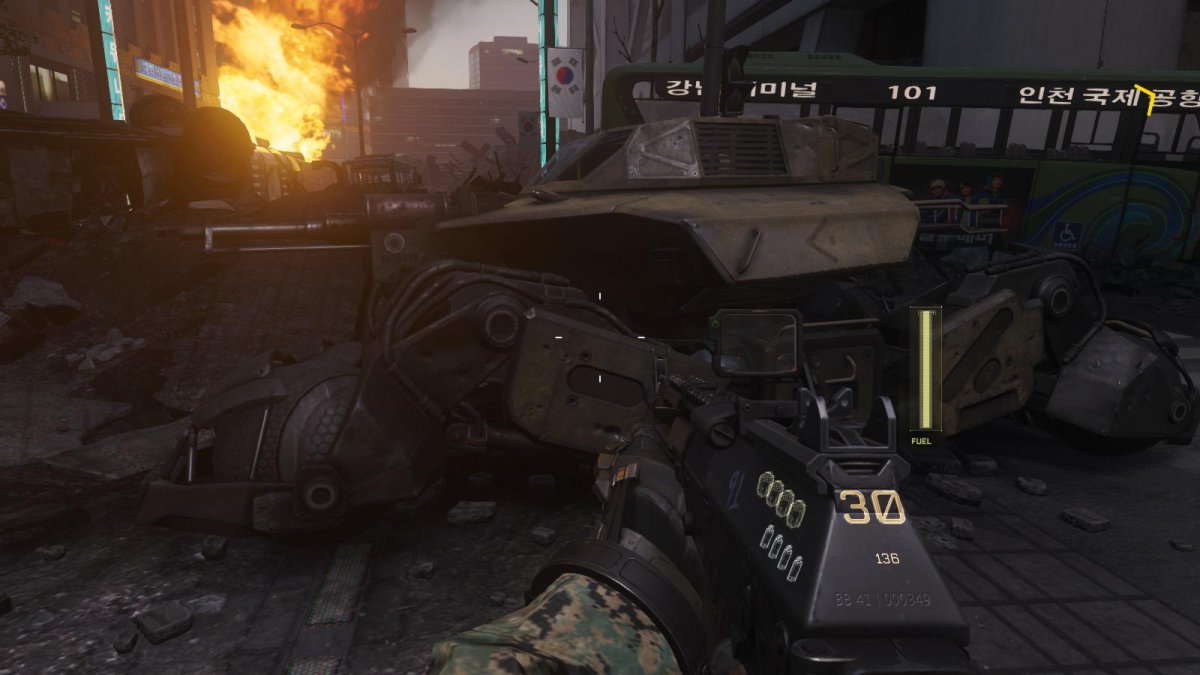
Task: Select the lower row of tactical grenade icons
Action: point(782,551)
